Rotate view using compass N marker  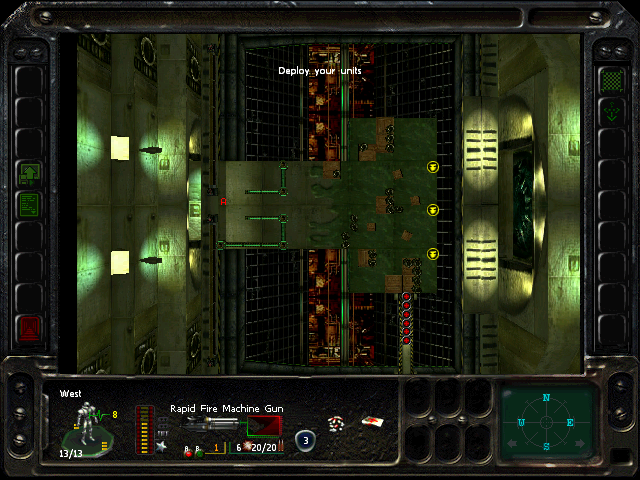(547, 398)
